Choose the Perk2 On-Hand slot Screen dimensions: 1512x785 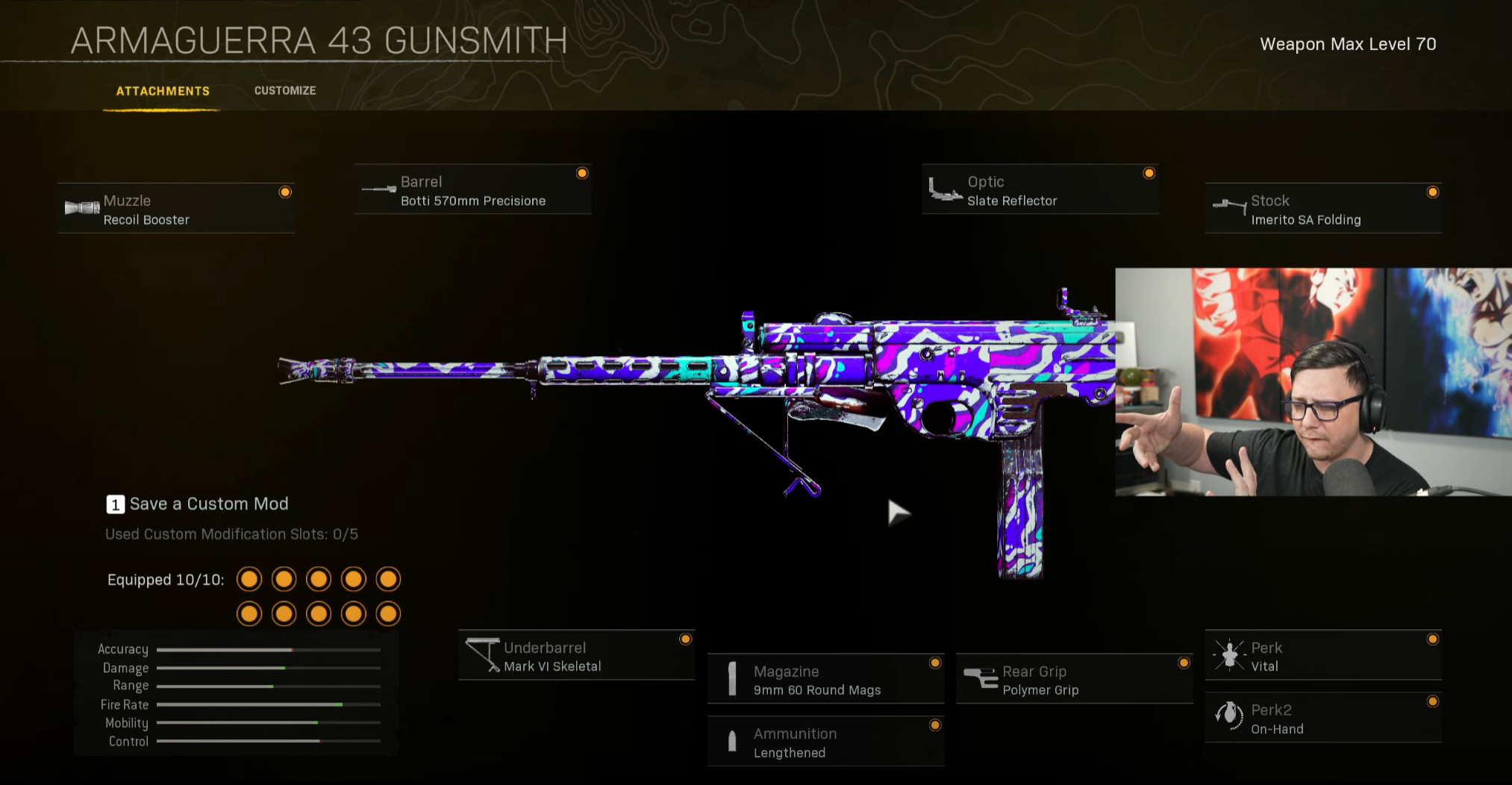click(1322, 719)
